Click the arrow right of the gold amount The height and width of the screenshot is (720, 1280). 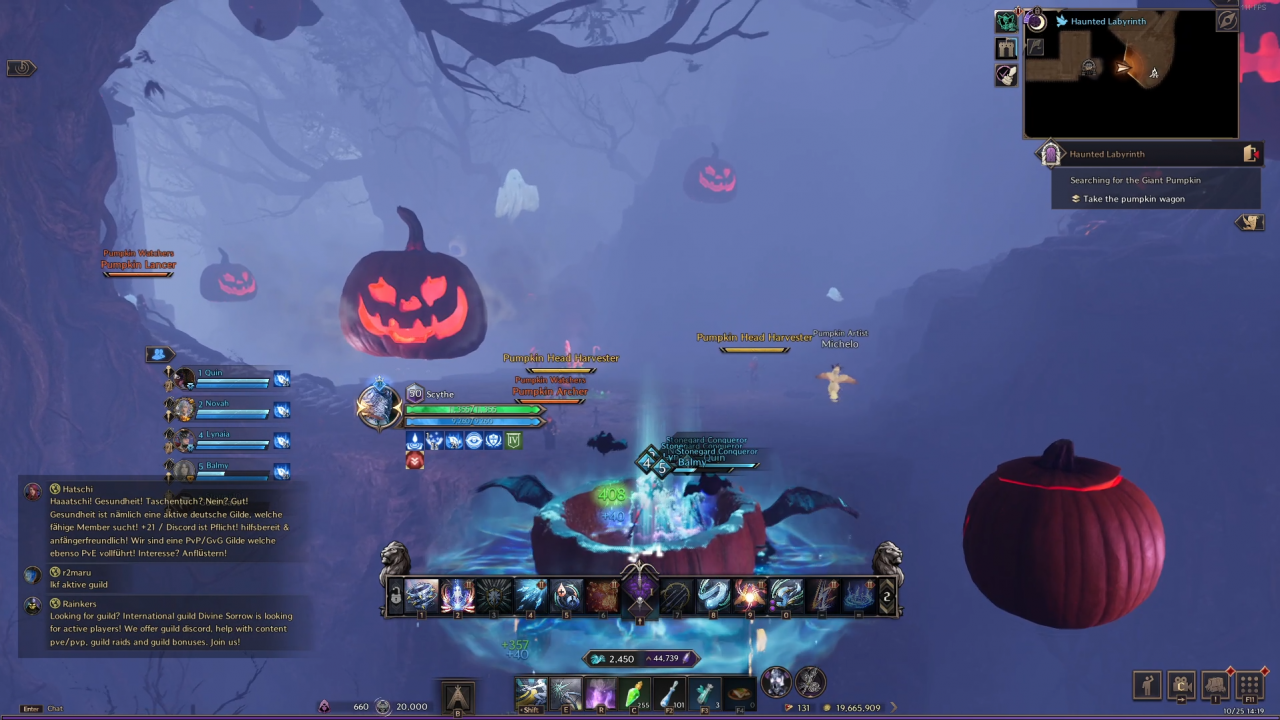[893, 707]
